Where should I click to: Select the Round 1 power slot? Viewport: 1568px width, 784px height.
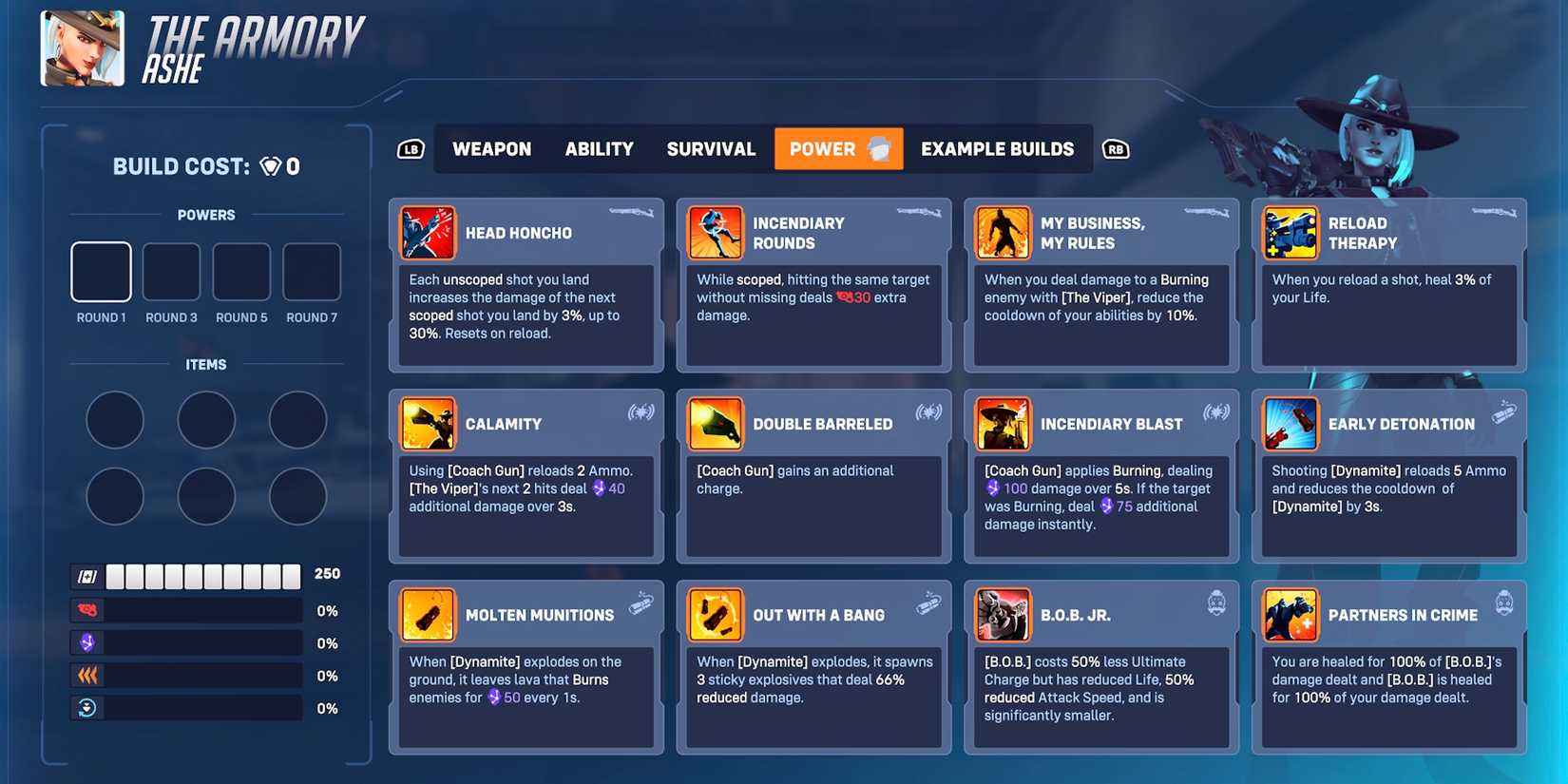[100, 271]
